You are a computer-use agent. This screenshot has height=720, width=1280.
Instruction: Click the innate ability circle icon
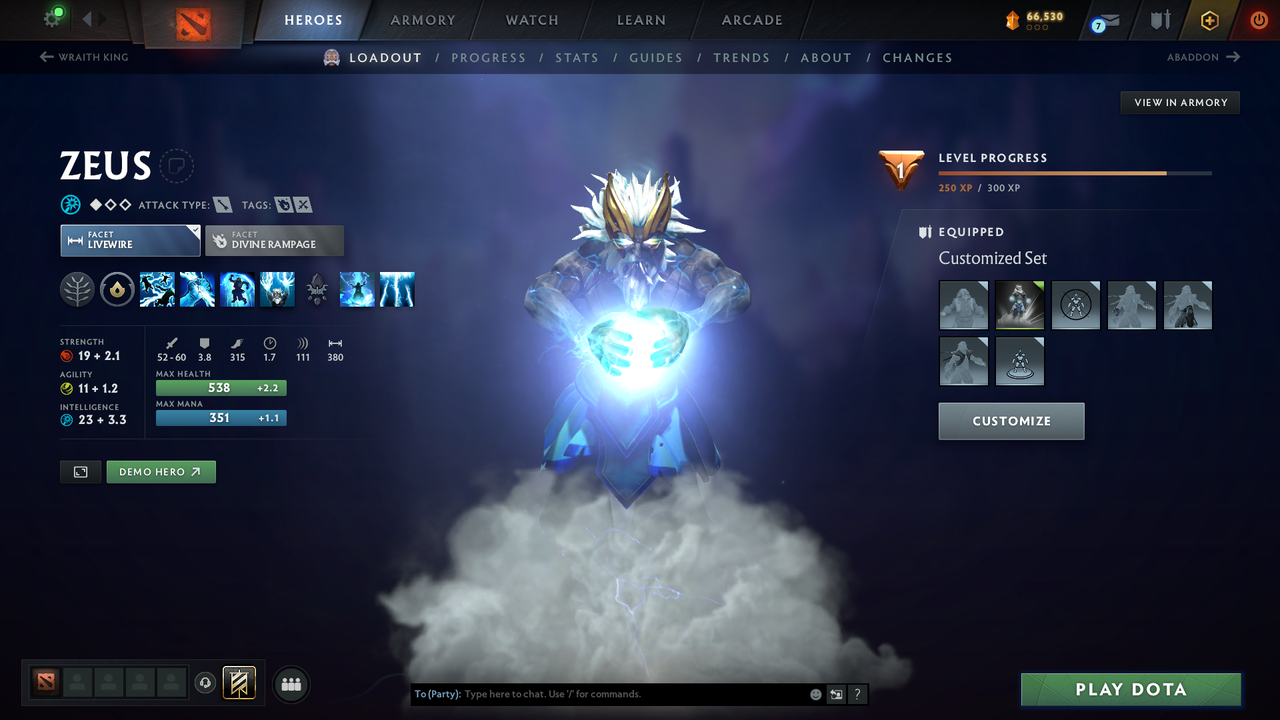click(117, 289)
